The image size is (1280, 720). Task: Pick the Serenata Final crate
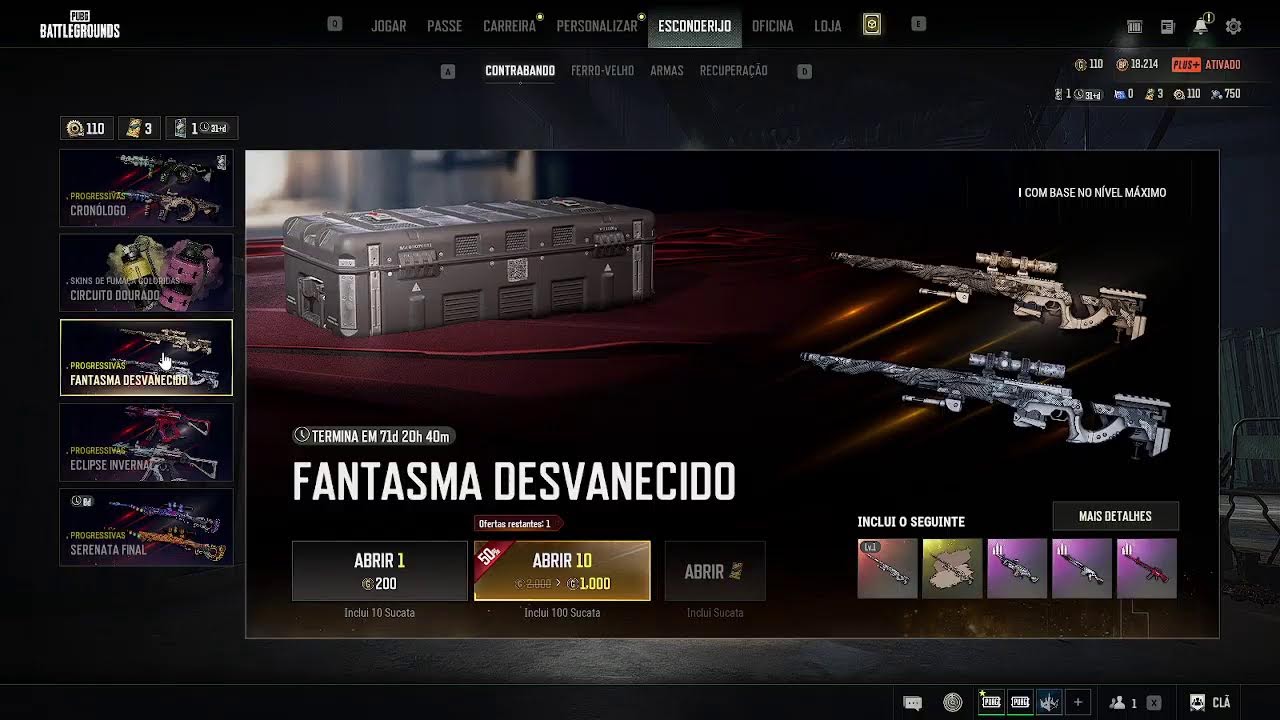click(146, 527)
